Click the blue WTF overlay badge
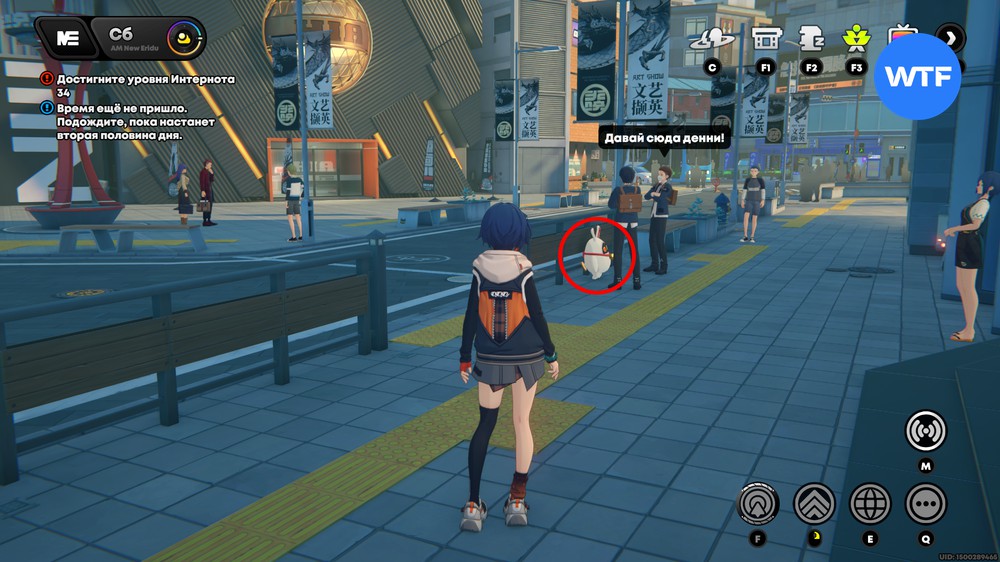Image resolution: width=1000 pixels, height=562 pixels. [917, 77]
